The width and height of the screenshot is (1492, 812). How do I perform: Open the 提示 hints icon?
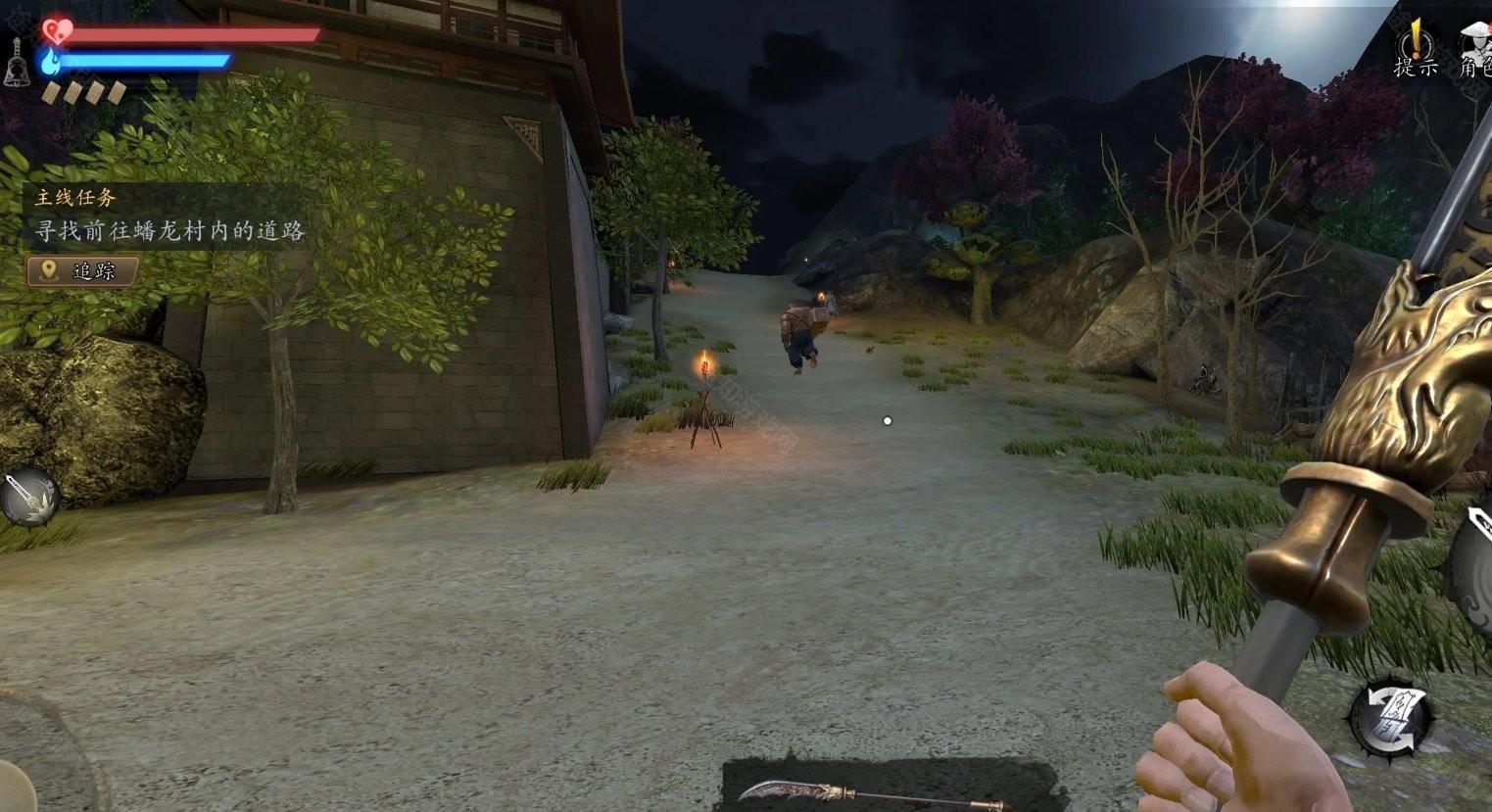1416,49
